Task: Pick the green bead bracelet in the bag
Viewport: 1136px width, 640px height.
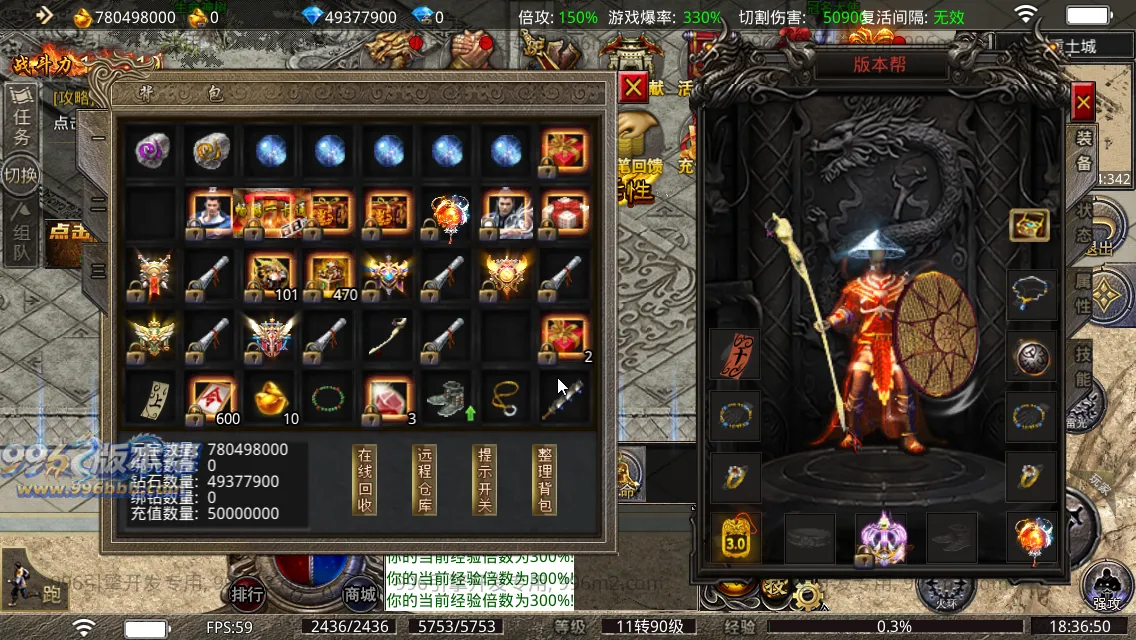Action: coord(329,398)
